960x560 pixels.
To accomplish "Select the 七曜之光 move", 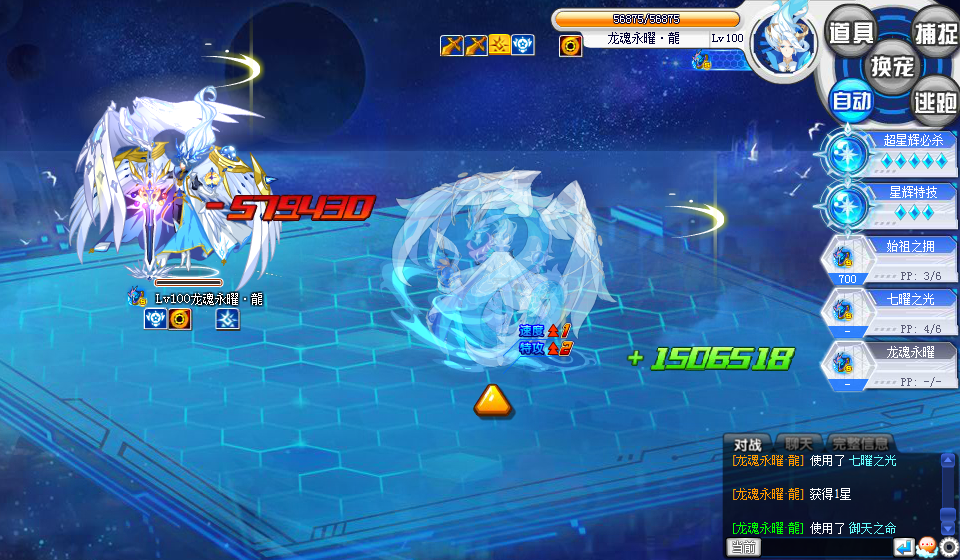I will tap(889, 312).
